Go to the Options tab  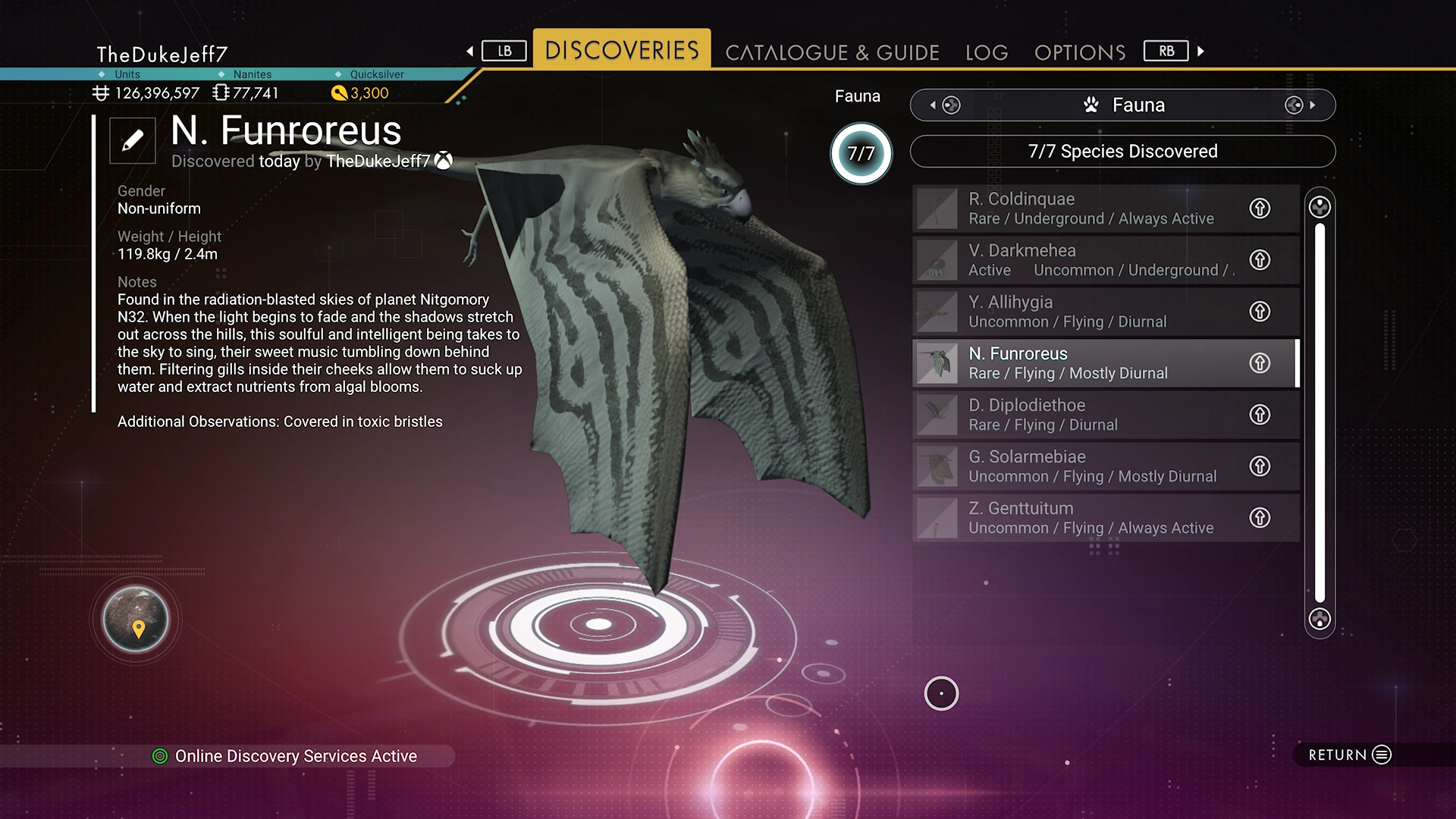pyautogui.click(x=1080, y=52)
